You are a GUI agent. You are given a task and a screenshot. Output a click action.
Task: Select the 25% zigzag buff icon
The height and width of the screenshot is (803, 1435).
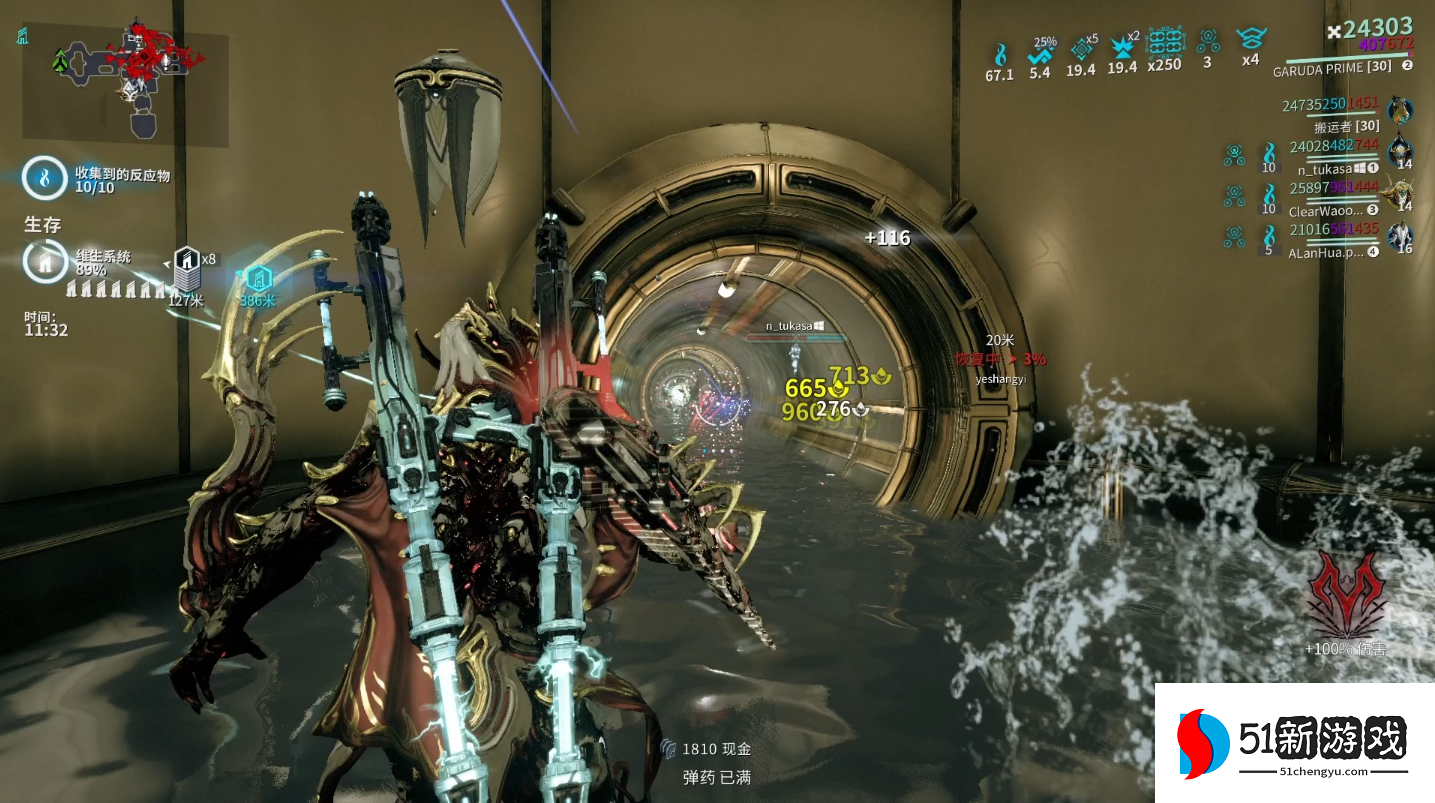coord(1040,54)
